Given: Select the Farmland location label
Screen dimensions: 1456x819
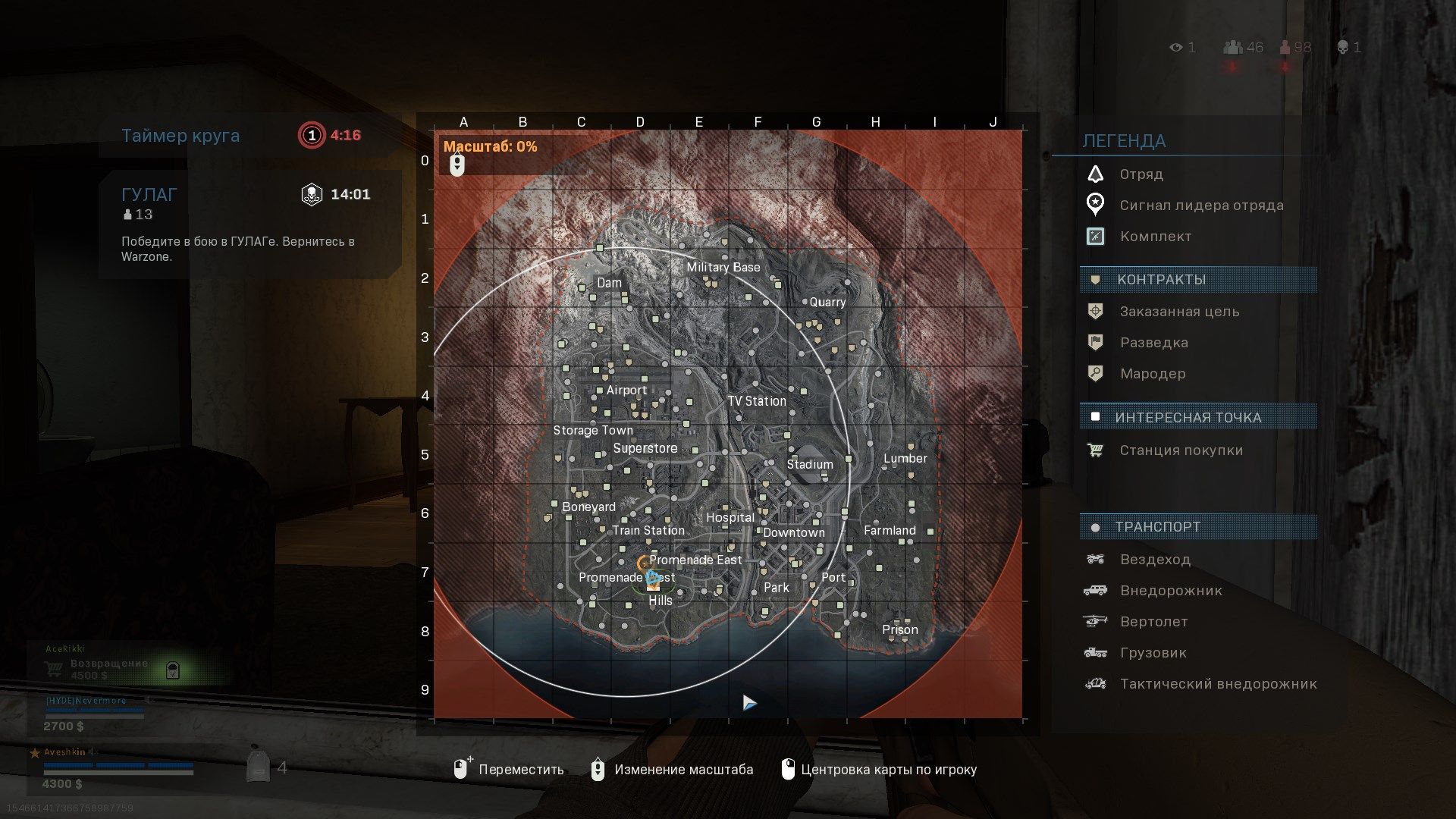Looking at the screenshot, I should pos(890,530).
